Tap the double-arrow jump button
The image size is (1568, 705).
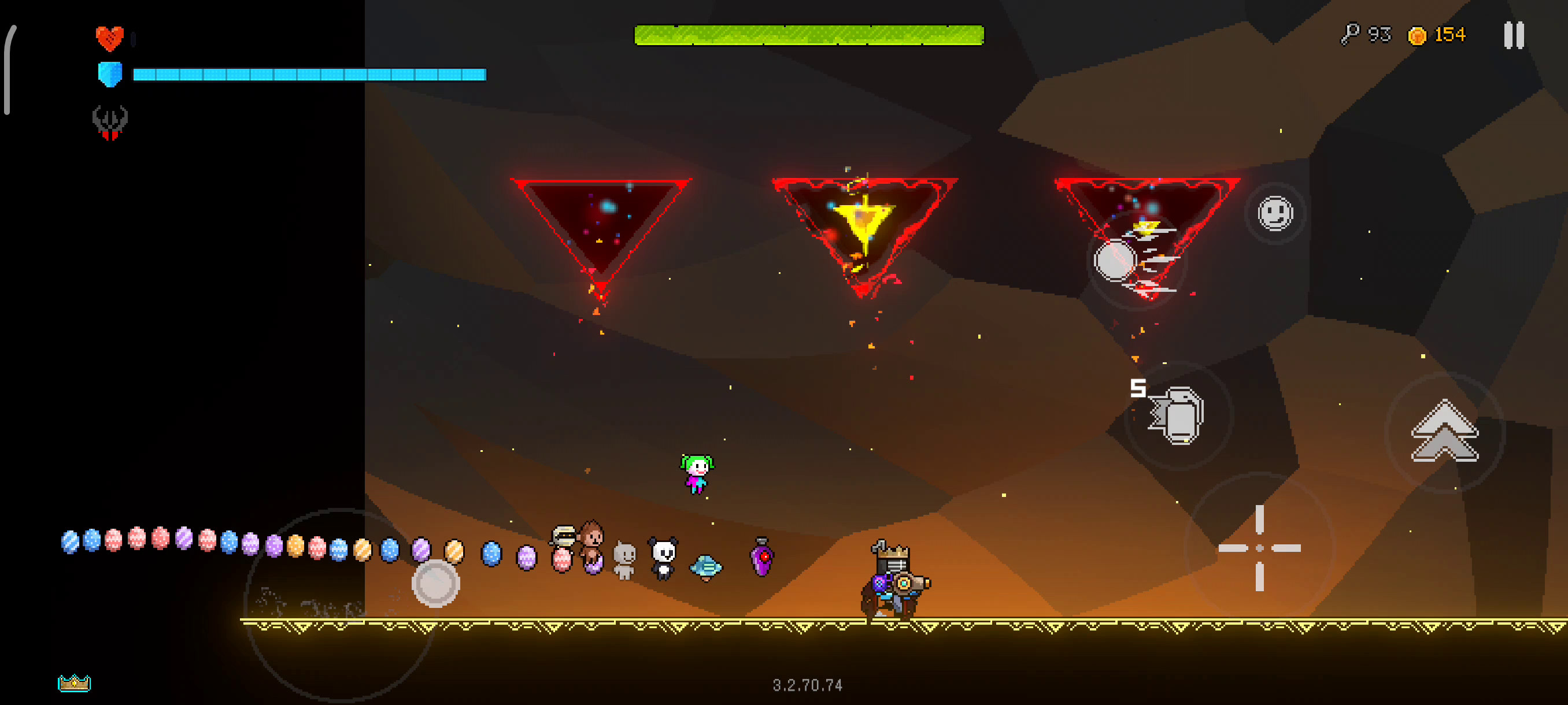[1444, 432]
